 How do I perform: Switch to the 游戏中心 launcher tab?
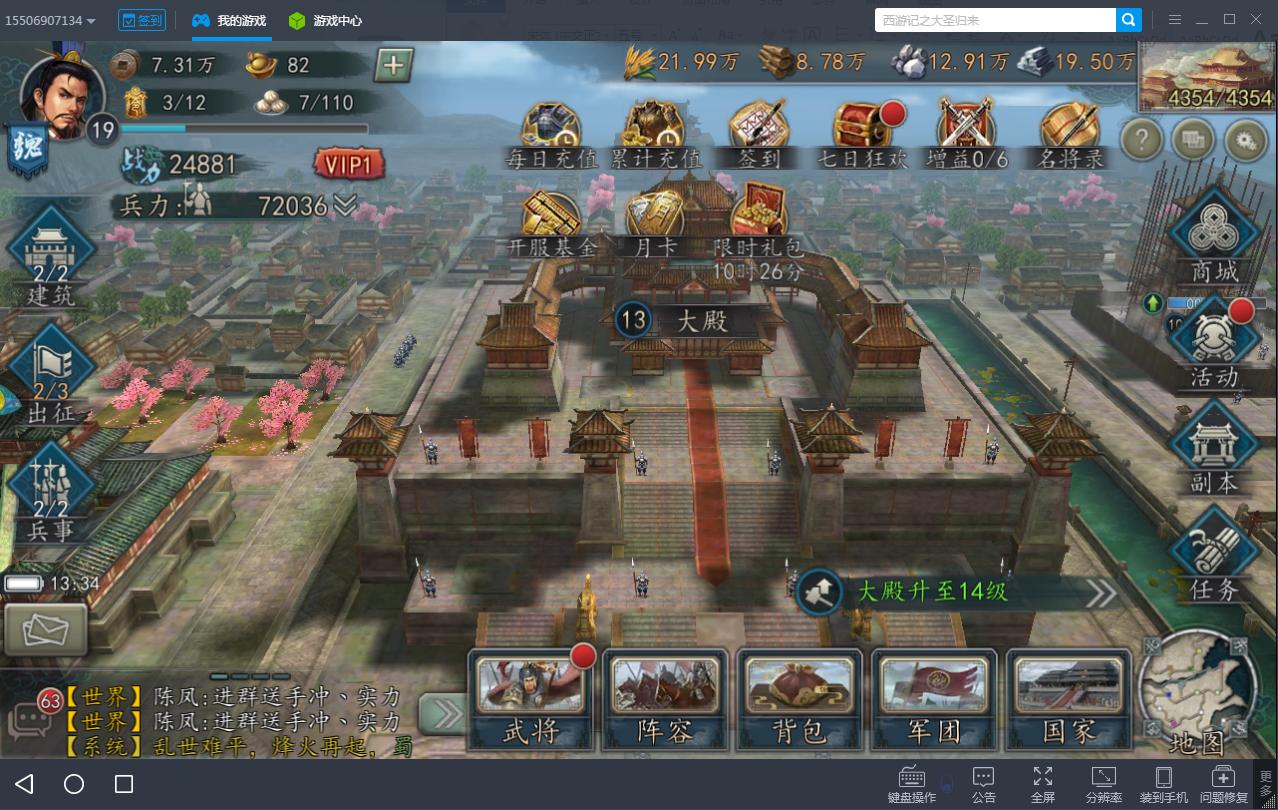(326, 20)
